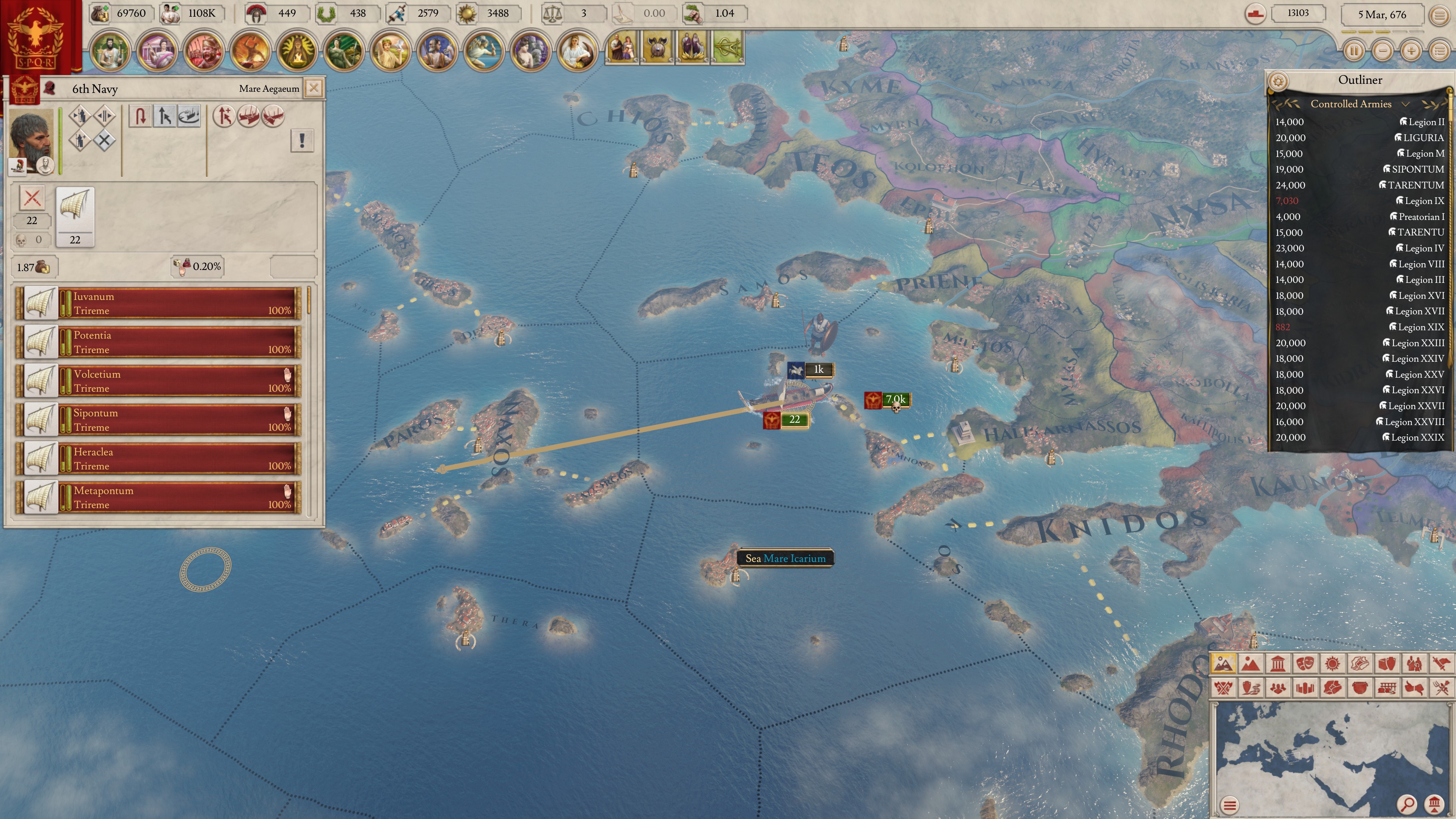Viewport: 1456px width, 819px height.
Task: Open the SPQR nation overview banner
Action: point(37,37)
